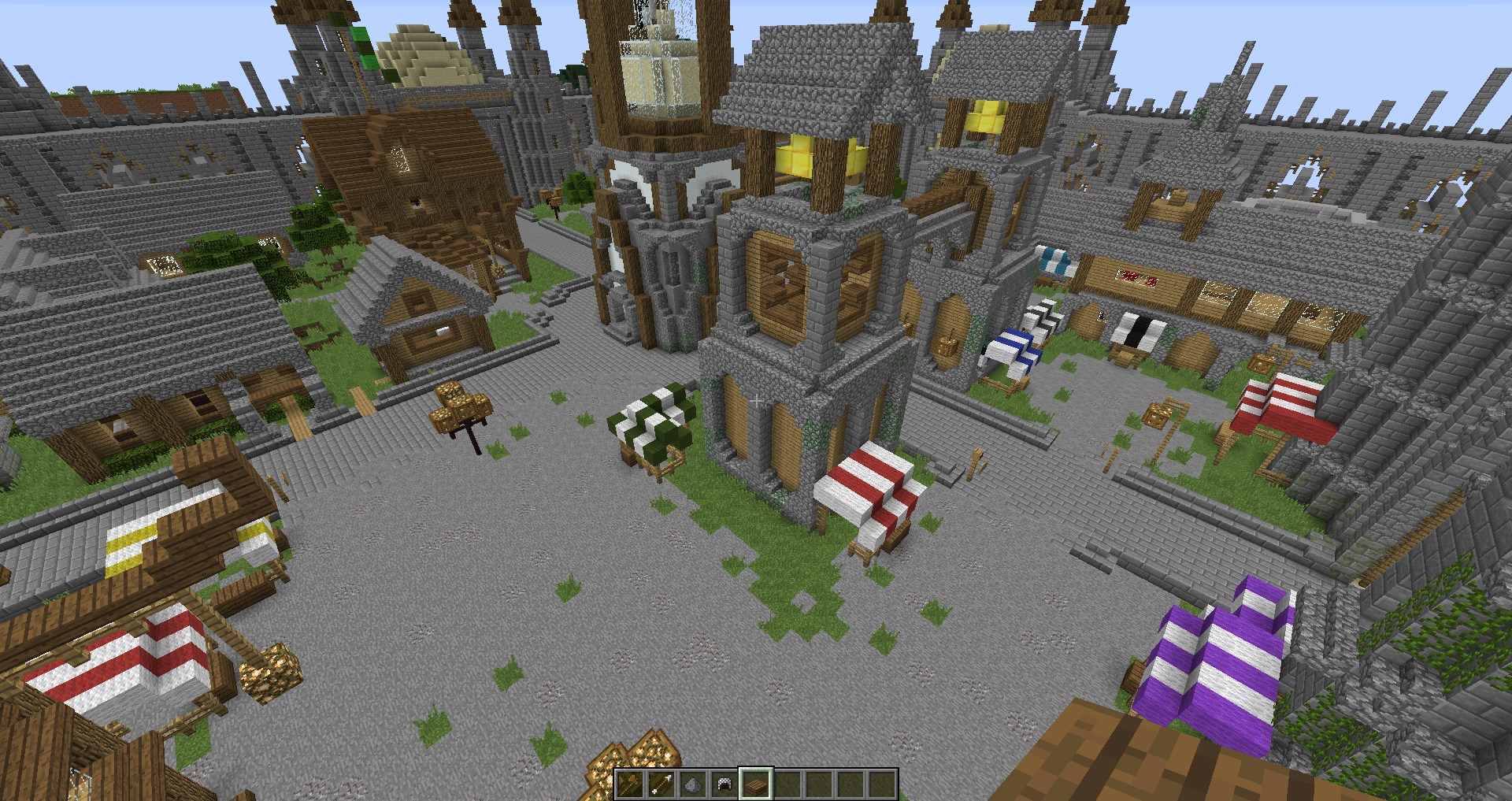Choose the gray stone lump hotbar slot
This screenshot has height=801, width=1512.
coord(692,784)
